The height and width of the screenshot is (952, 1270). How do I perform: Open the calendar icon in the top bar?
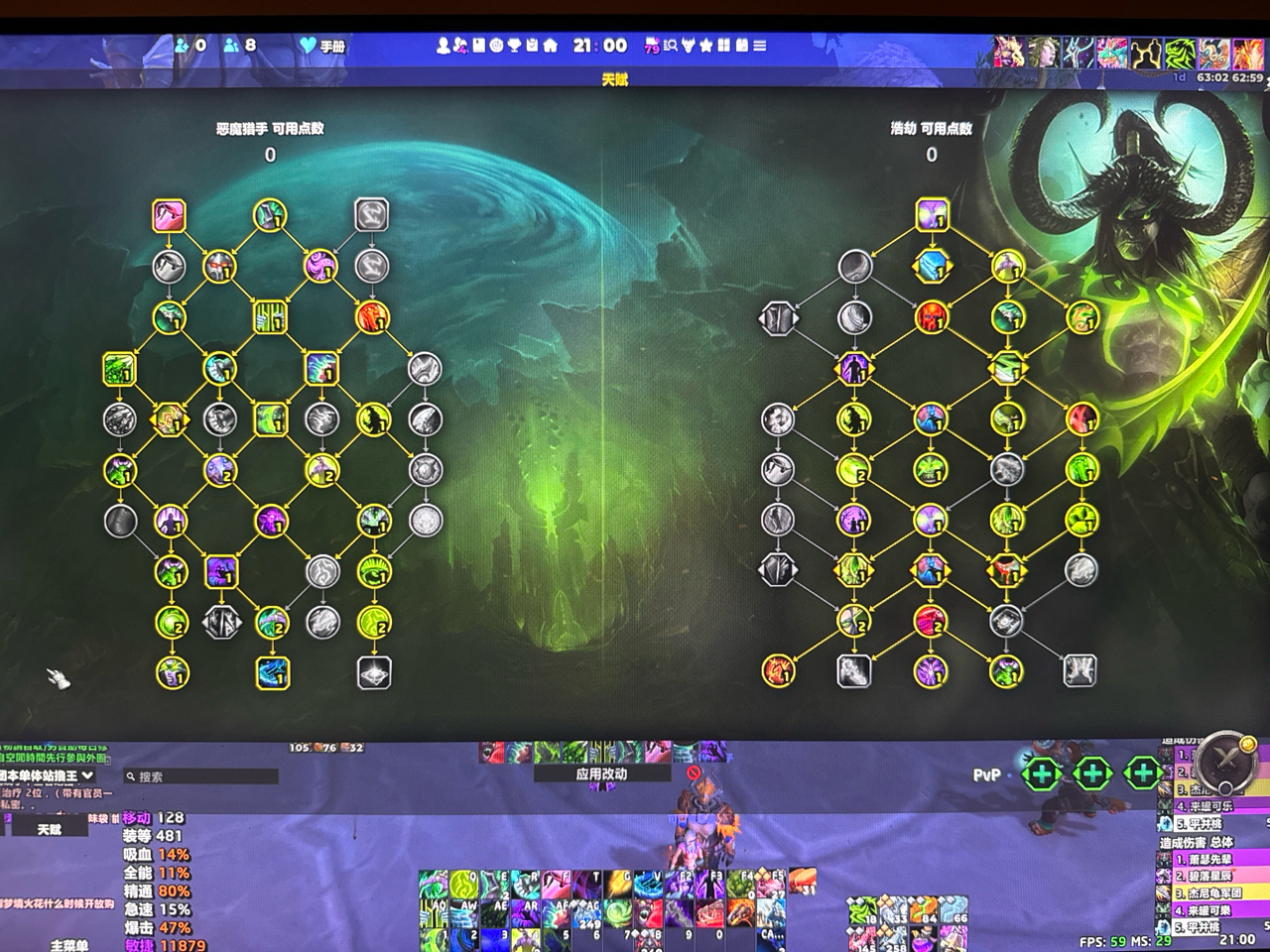click(x=742, y=45)
